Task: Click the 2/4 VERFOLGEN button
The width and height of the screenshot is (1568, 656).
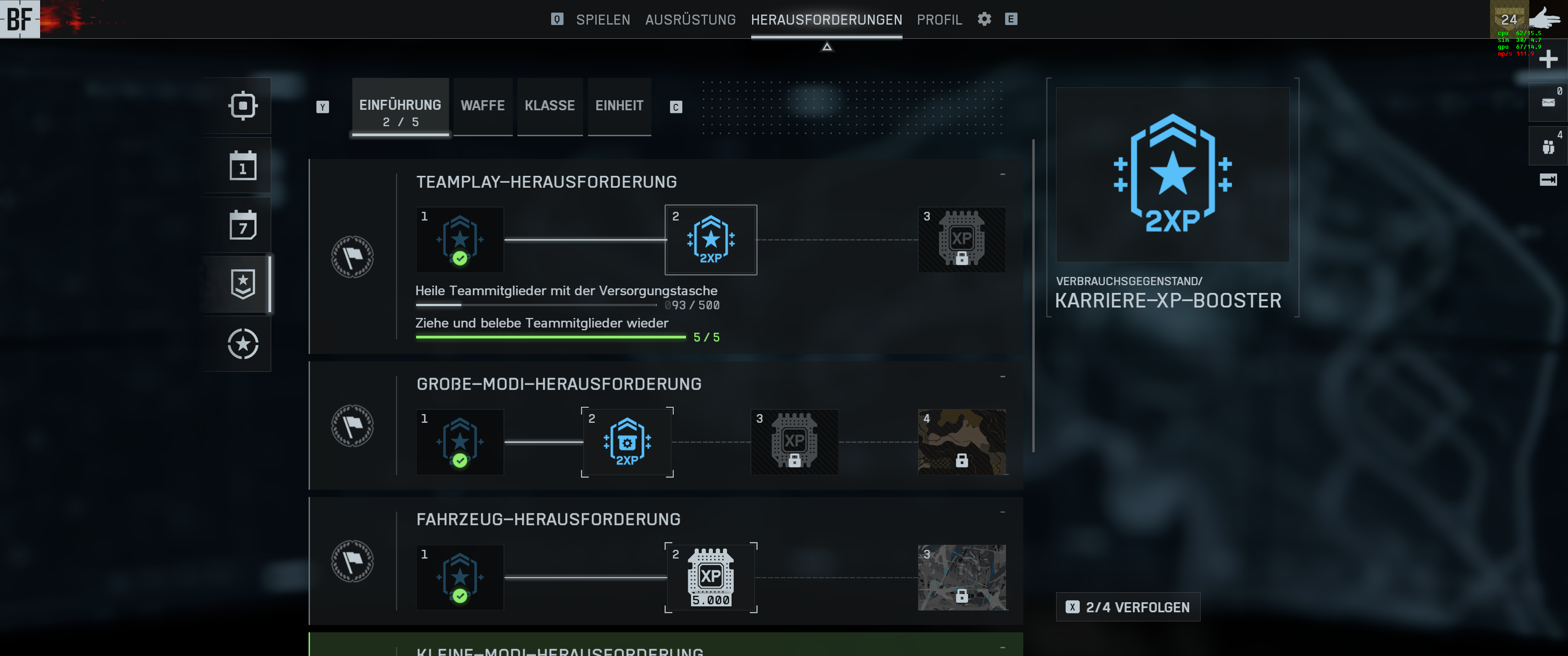Action: click(1128, 607)
